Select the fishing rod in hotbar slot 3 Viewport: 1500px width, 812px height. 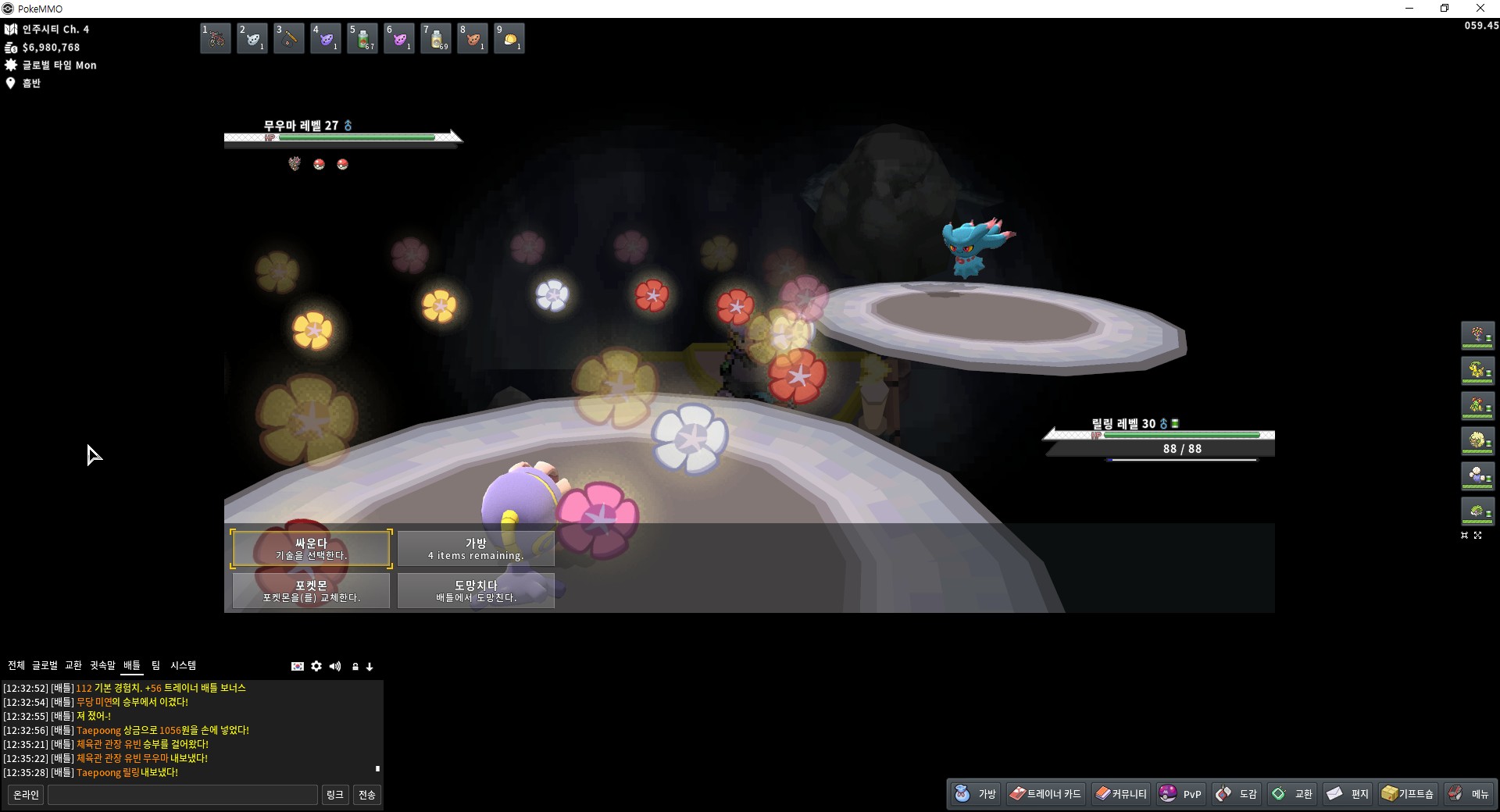[289, 38]
